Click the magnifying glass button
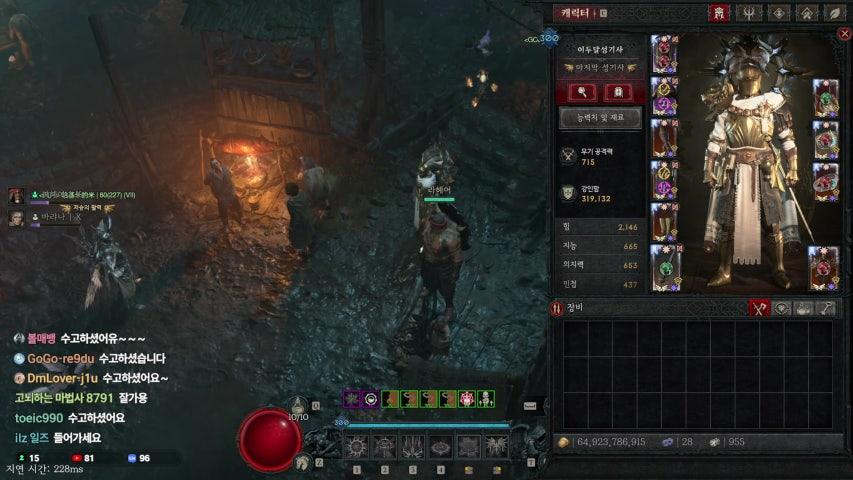The width and height of the screenshot is (853, 480). click(x=585, y=92)
